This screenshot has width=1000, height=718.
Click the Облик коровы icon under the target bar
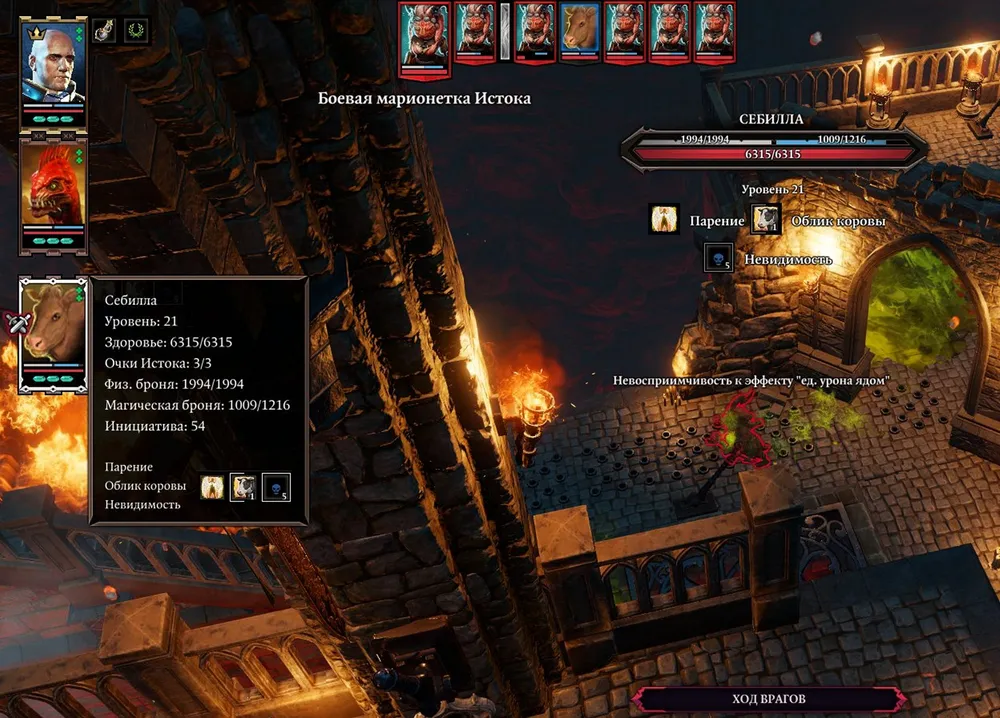767,219
